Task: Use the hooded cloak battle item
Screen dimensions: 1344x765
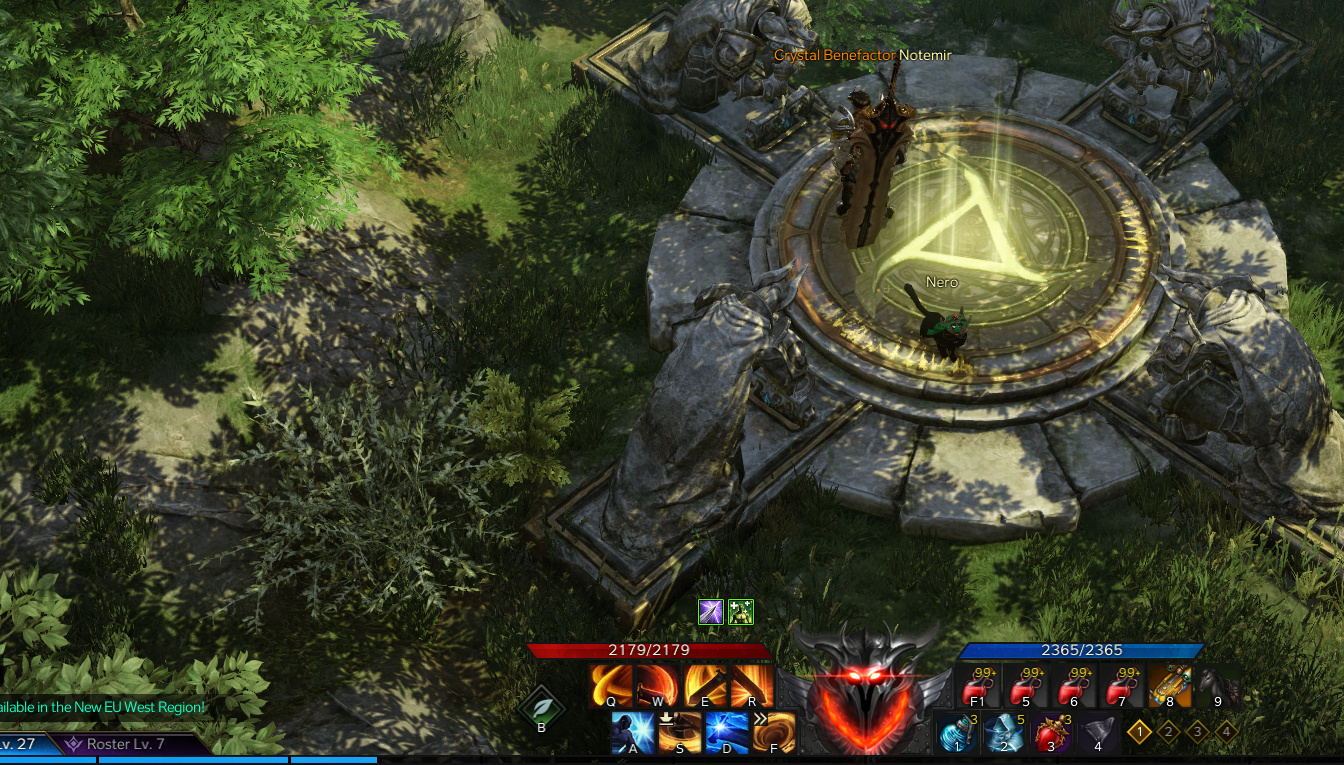Action: tap(1004, 733)
